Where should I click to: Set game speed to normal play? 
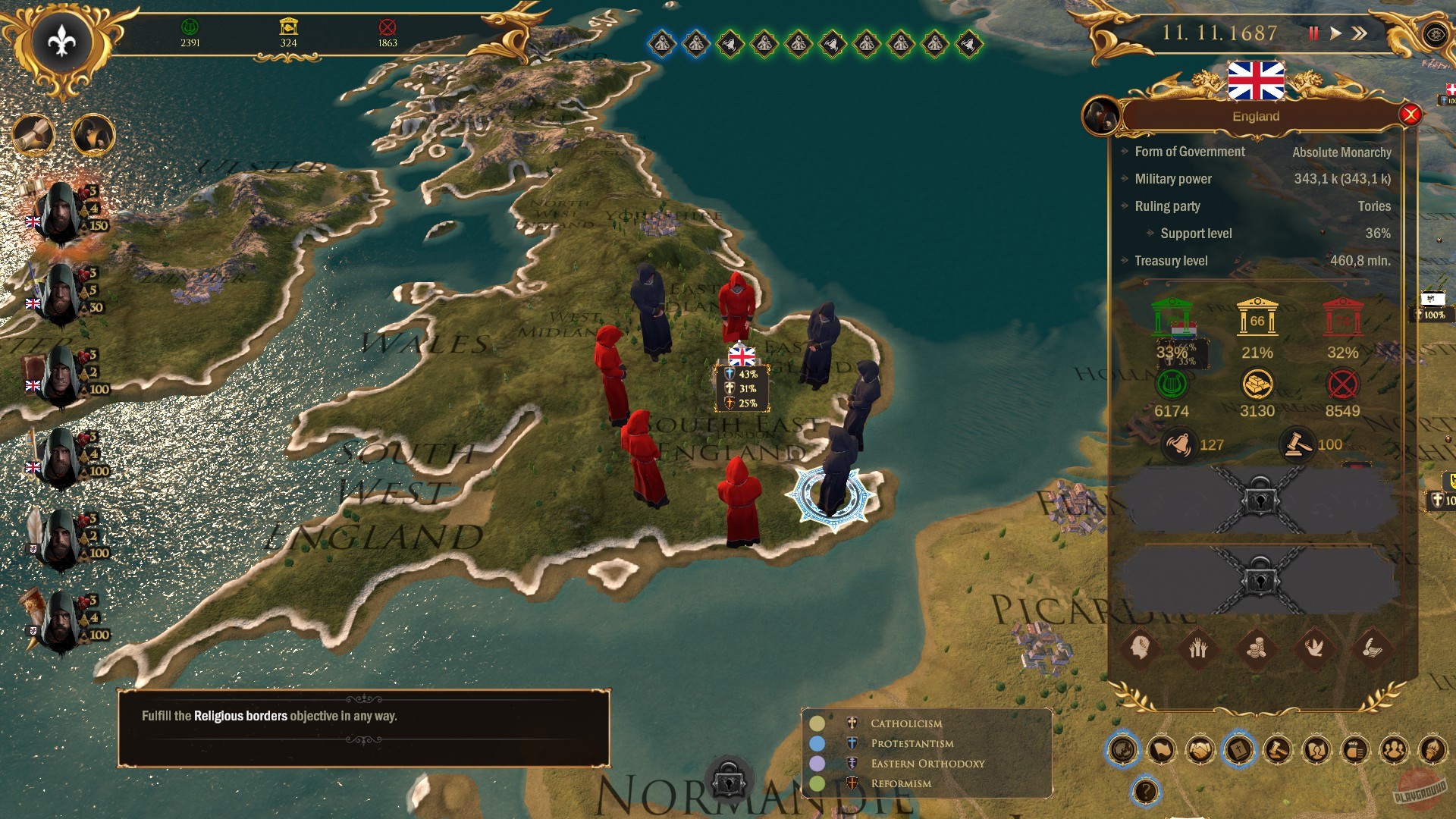point(1336,33)
